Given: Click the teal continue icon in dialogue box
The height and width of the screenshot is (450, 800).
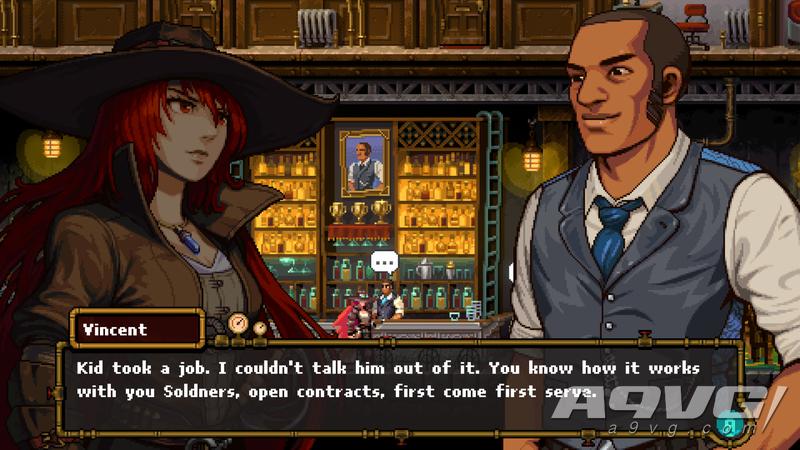Looking at the screenshot, I should 728,424.
